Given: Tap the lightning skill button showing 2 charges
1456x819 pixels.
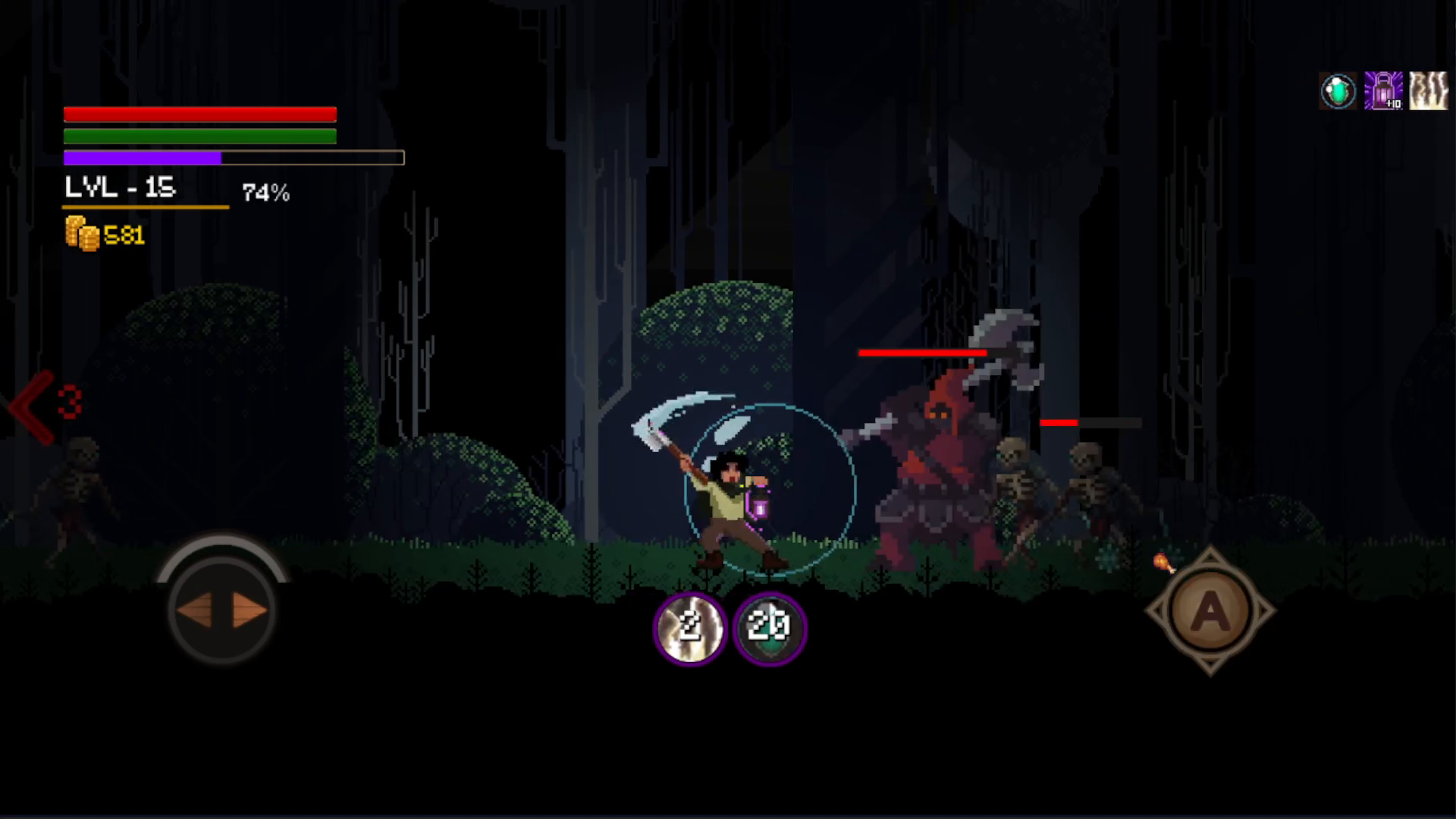Looking at the screenshot, I should (x=689, y=627).
